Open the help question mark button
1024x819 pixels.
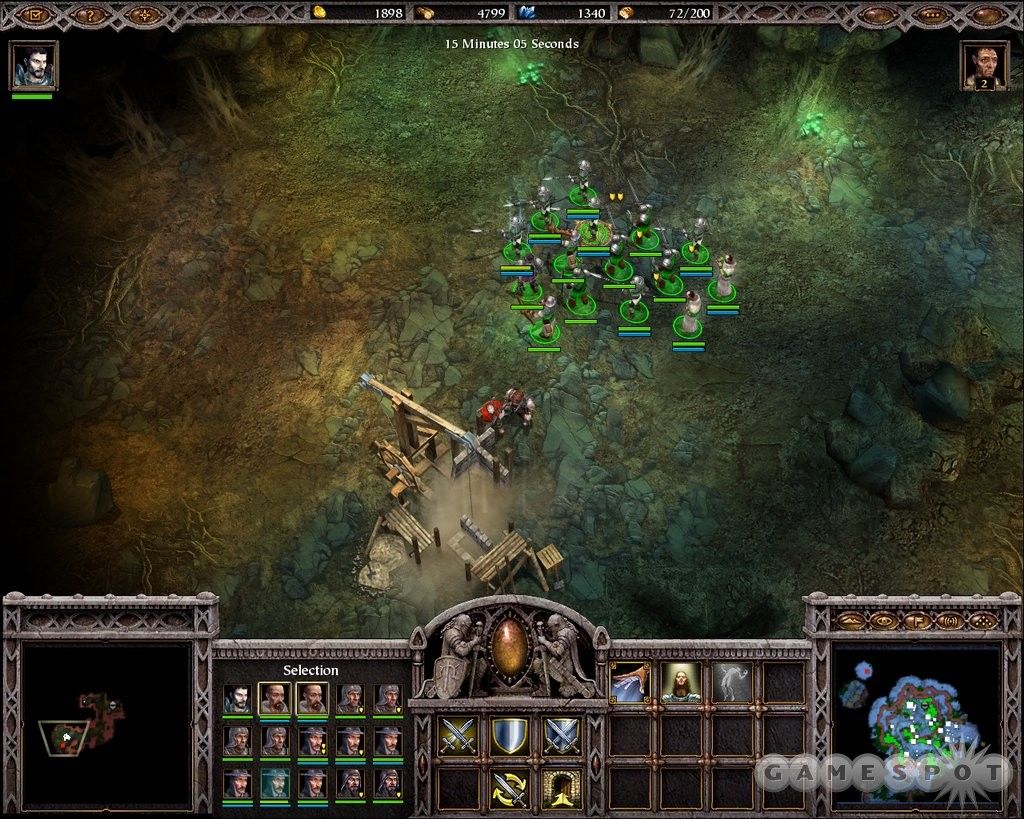coord(91,15)
